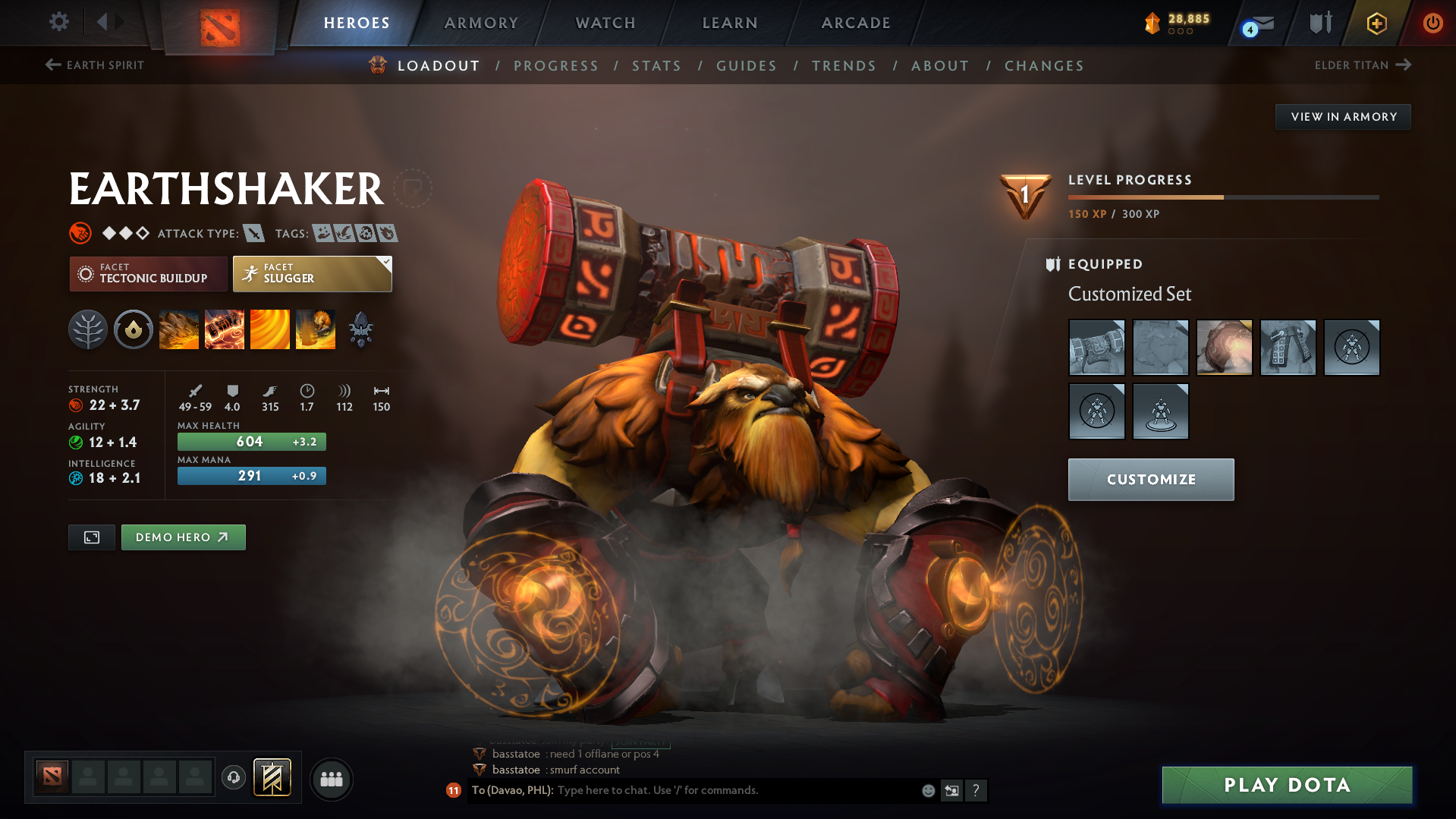Click the Level Progress XP bar

[x=1222, y=196]
